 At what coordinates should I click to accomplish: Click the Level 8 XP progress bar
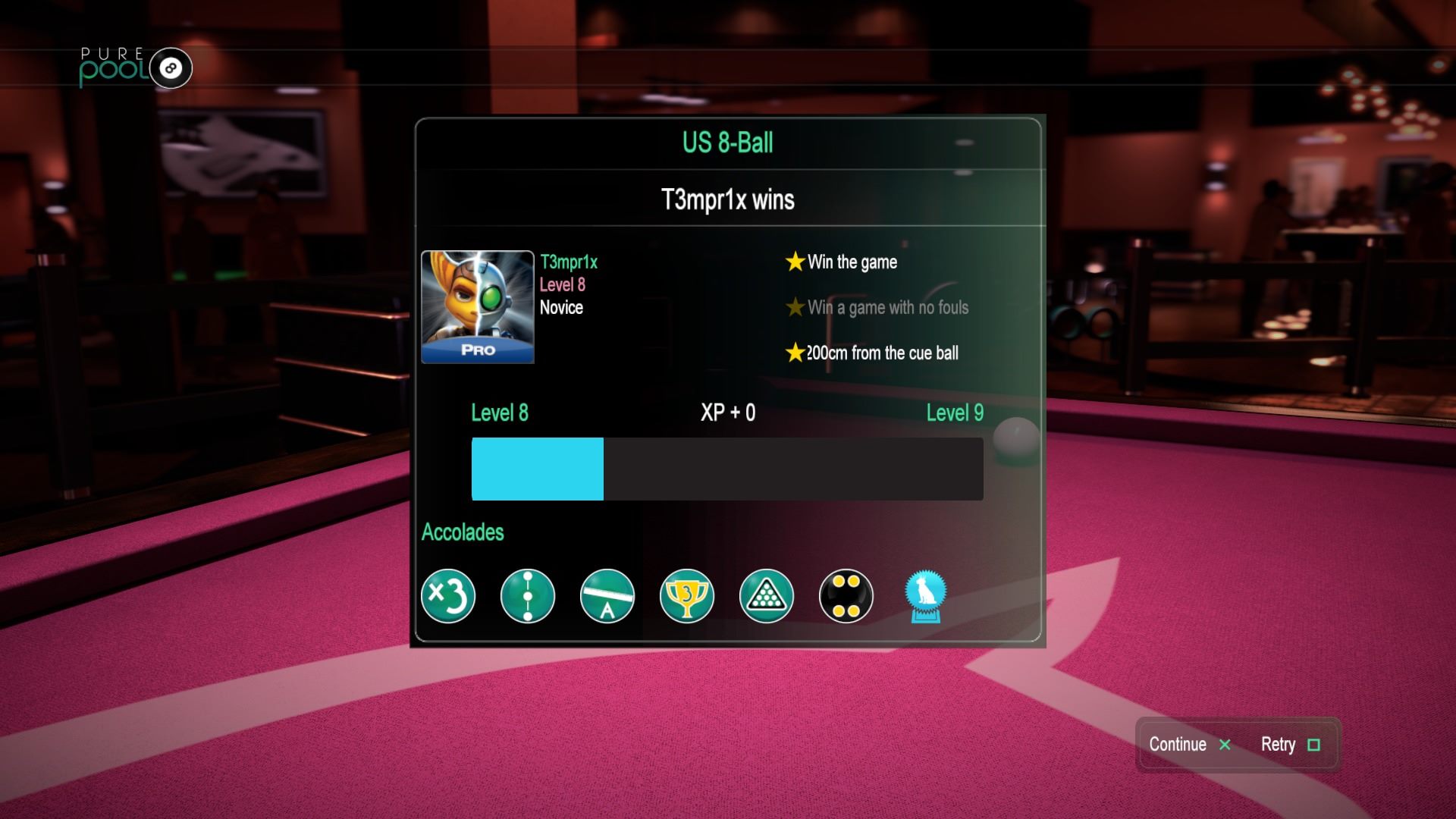[x=727, y=469]
